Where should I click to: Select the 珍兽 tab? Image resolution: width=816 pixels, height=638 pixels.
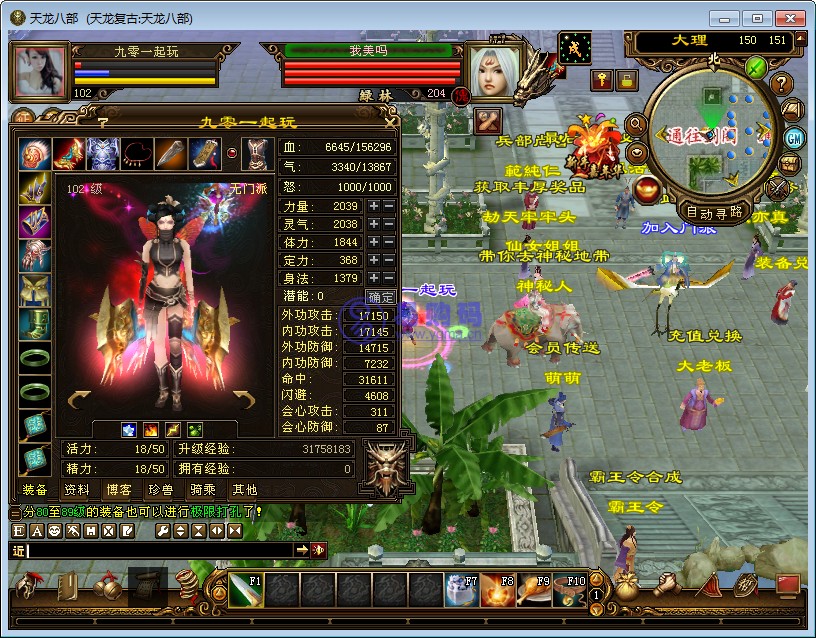(160, 490)
